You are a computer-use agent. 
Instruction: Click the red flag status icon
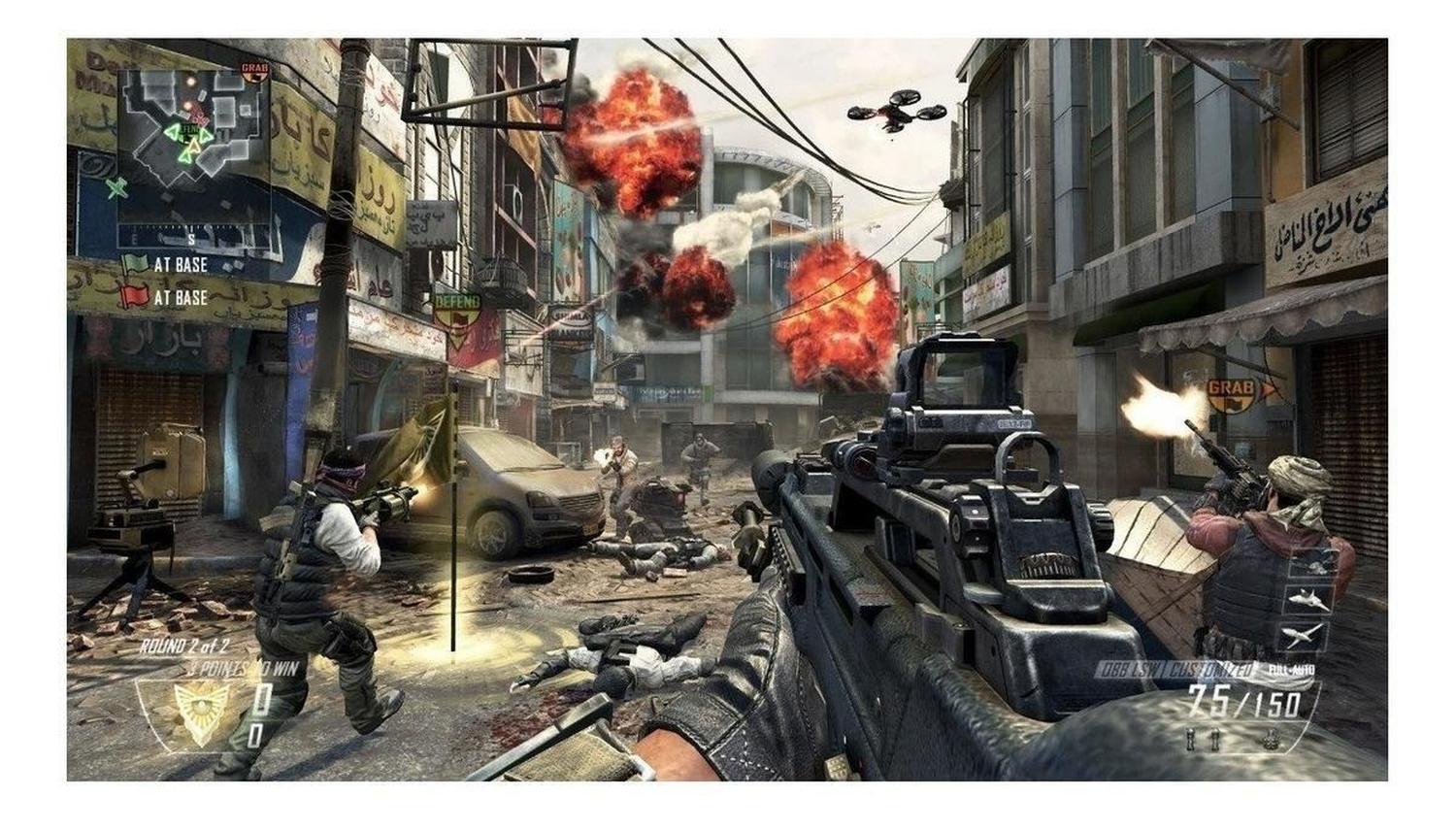pos(134,296)
